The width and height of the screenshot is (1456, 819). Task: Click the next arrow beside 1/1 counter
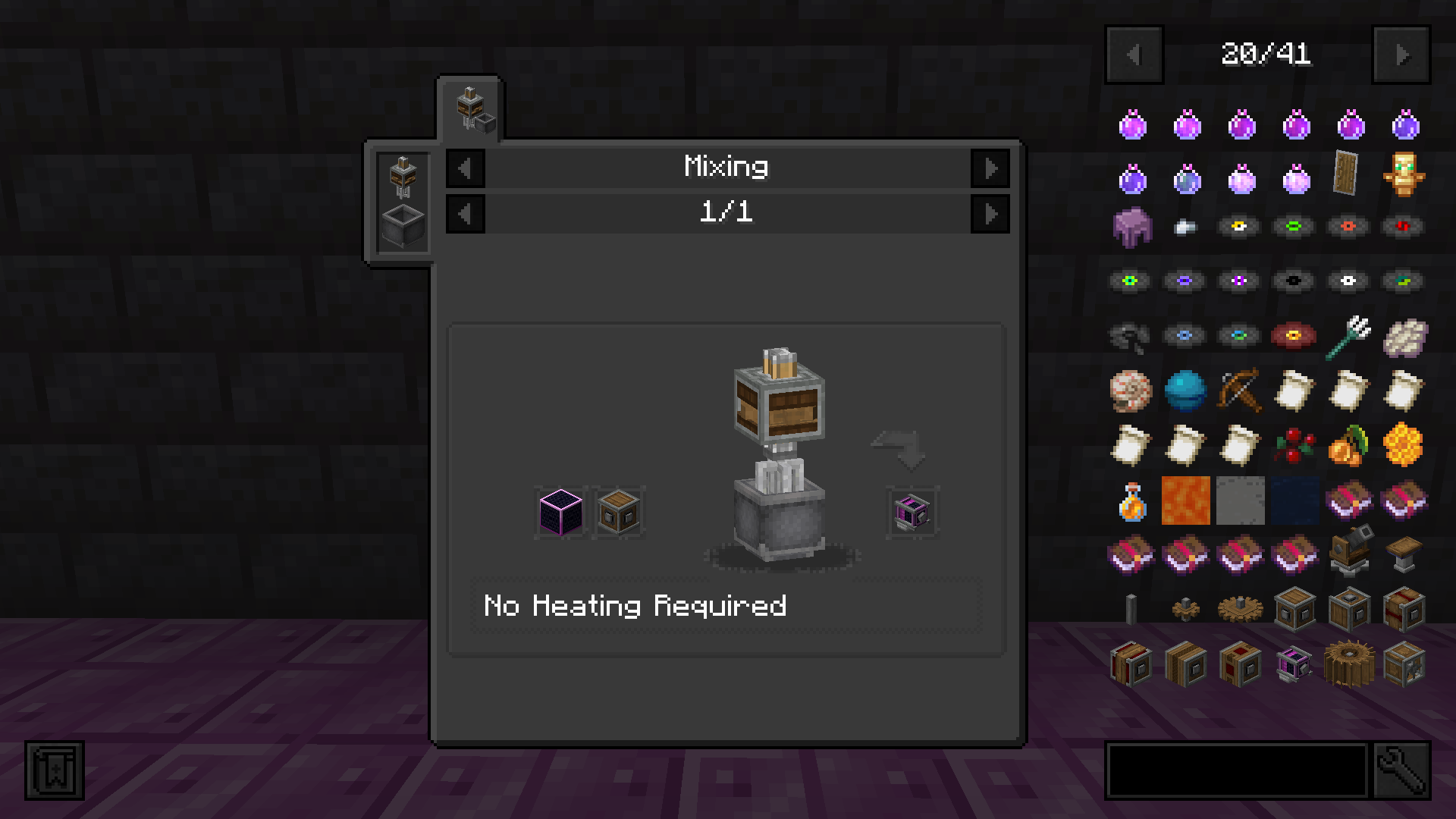click(x=991, y=212)
